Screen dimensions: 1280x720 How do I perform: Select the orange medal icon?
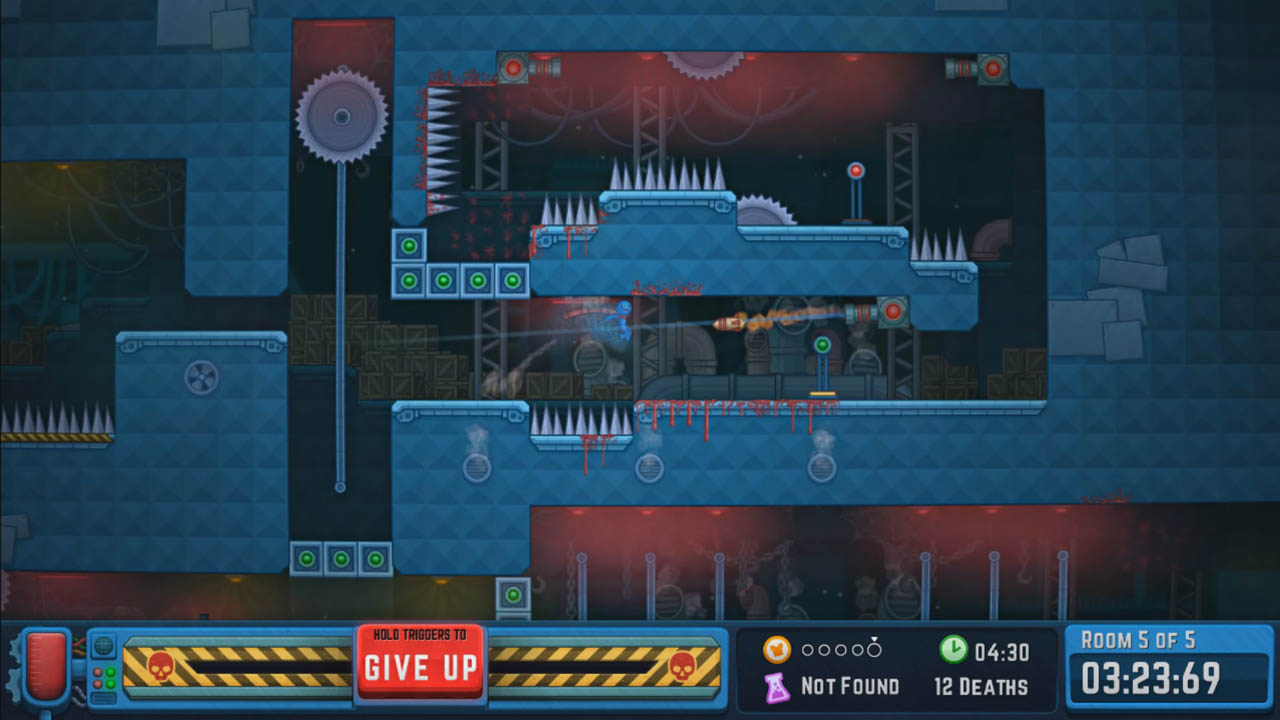pyautogui.click(x=776, y=650)
